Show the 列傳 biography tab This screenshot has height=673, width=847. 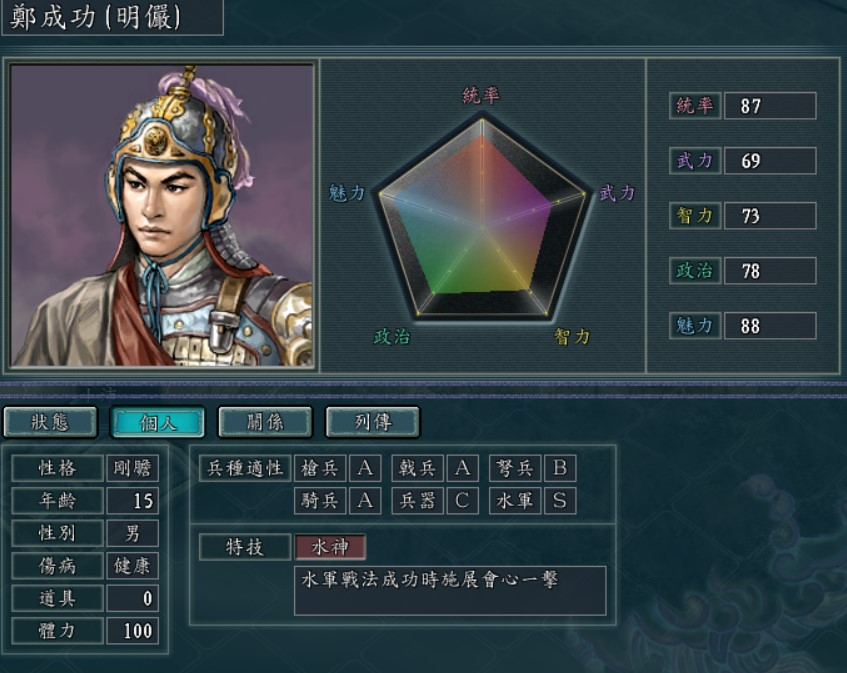click(x=372, y=422)
